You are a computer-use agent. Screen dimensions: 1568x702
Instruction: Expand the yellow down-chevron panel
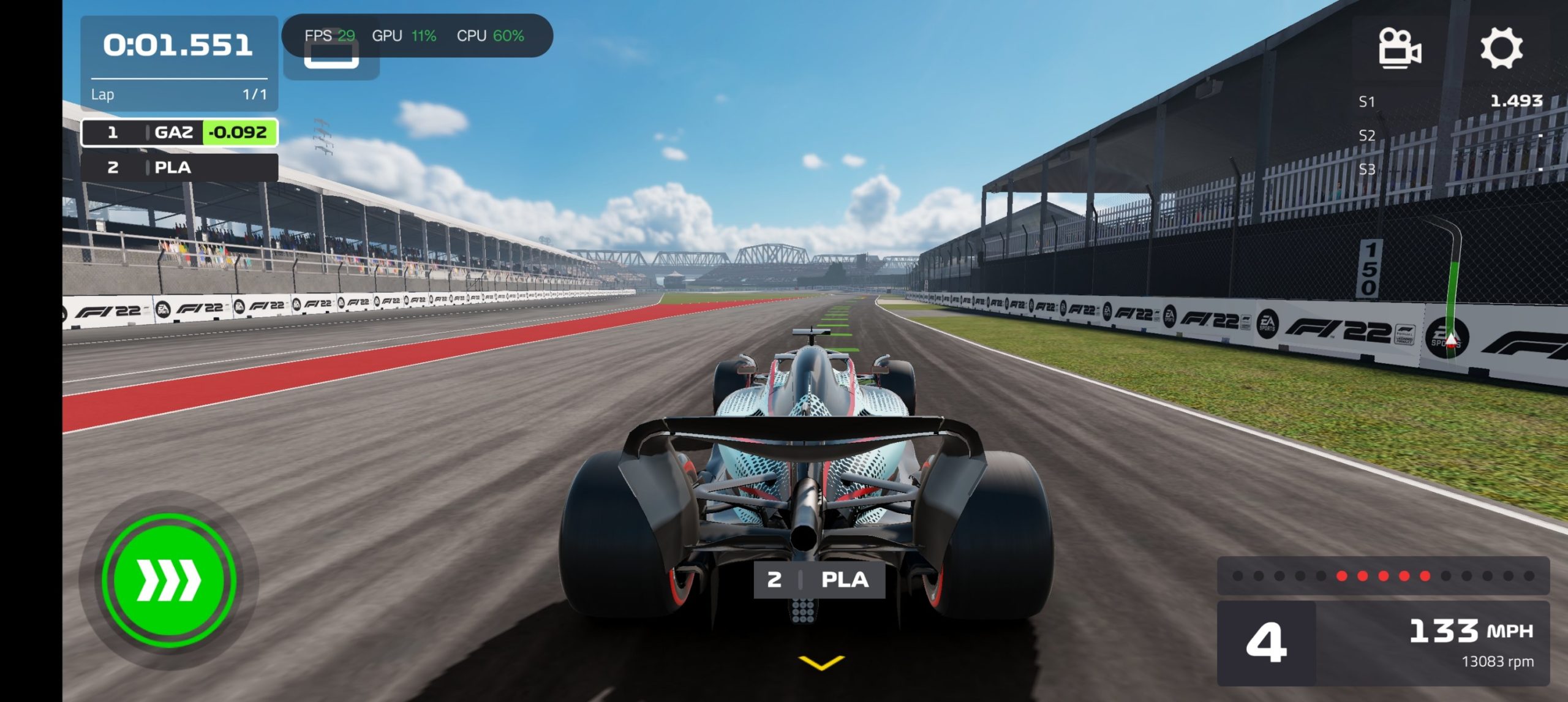click(x=821, y=662)
